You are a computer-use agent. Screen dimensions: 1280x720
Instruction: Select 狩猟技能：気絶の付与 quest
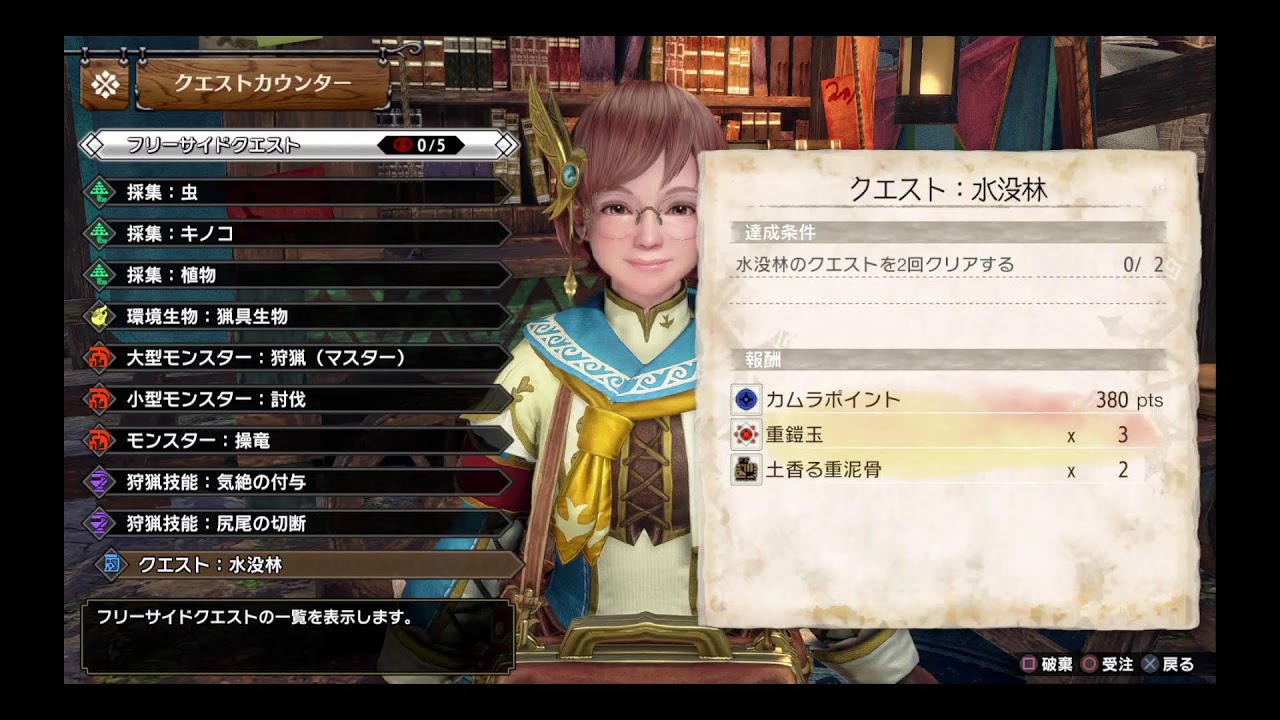tap(300, 482)
